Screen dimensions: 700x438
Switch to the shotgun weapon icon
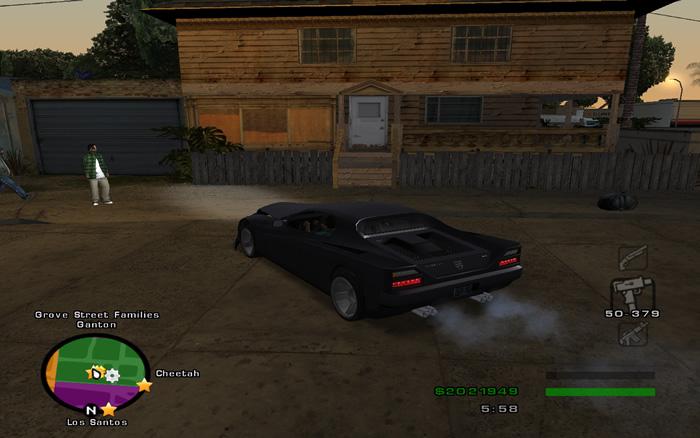point(632,257)
